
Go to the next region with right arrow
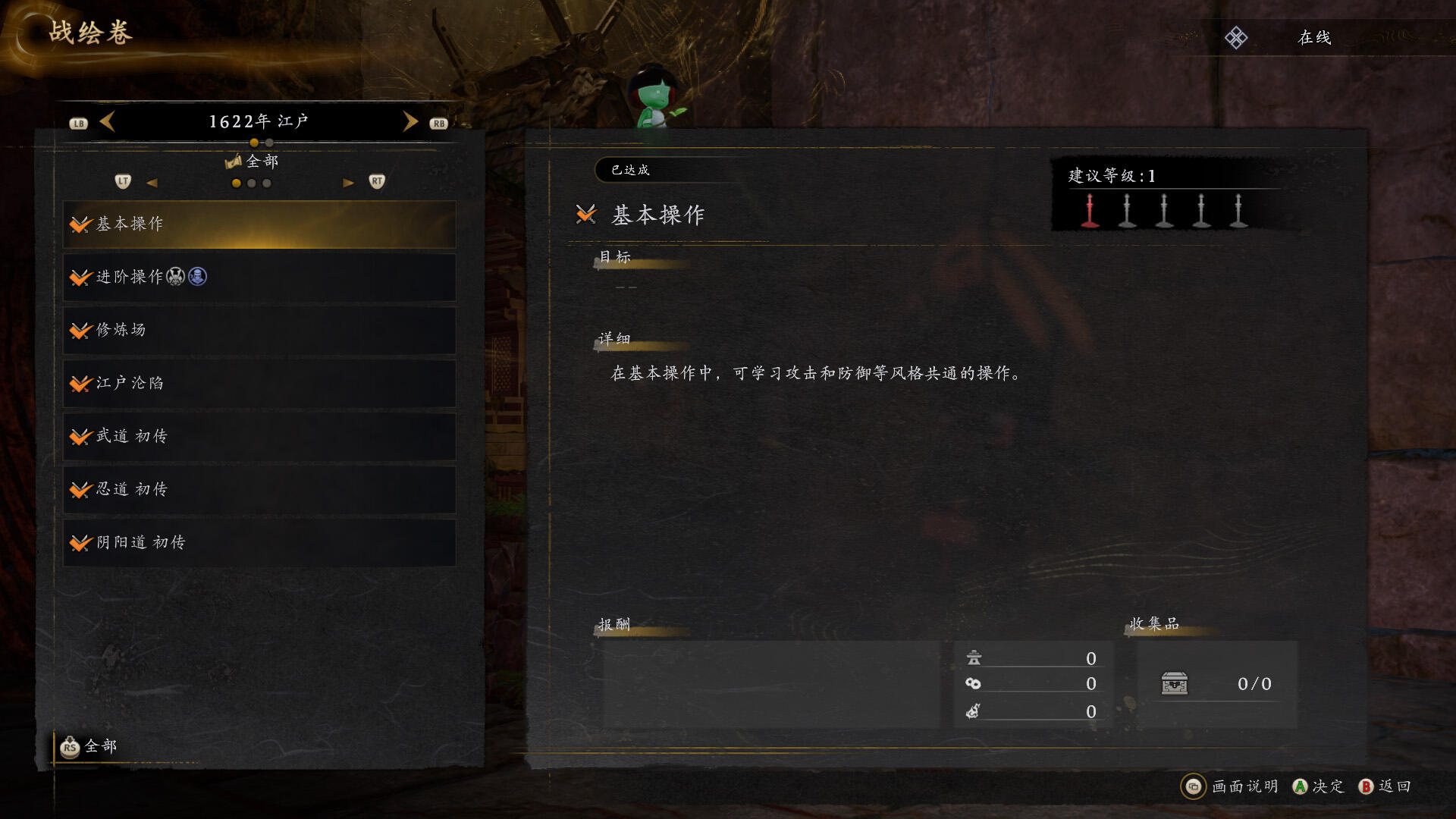pyautogui.click(x=410, y=121)
